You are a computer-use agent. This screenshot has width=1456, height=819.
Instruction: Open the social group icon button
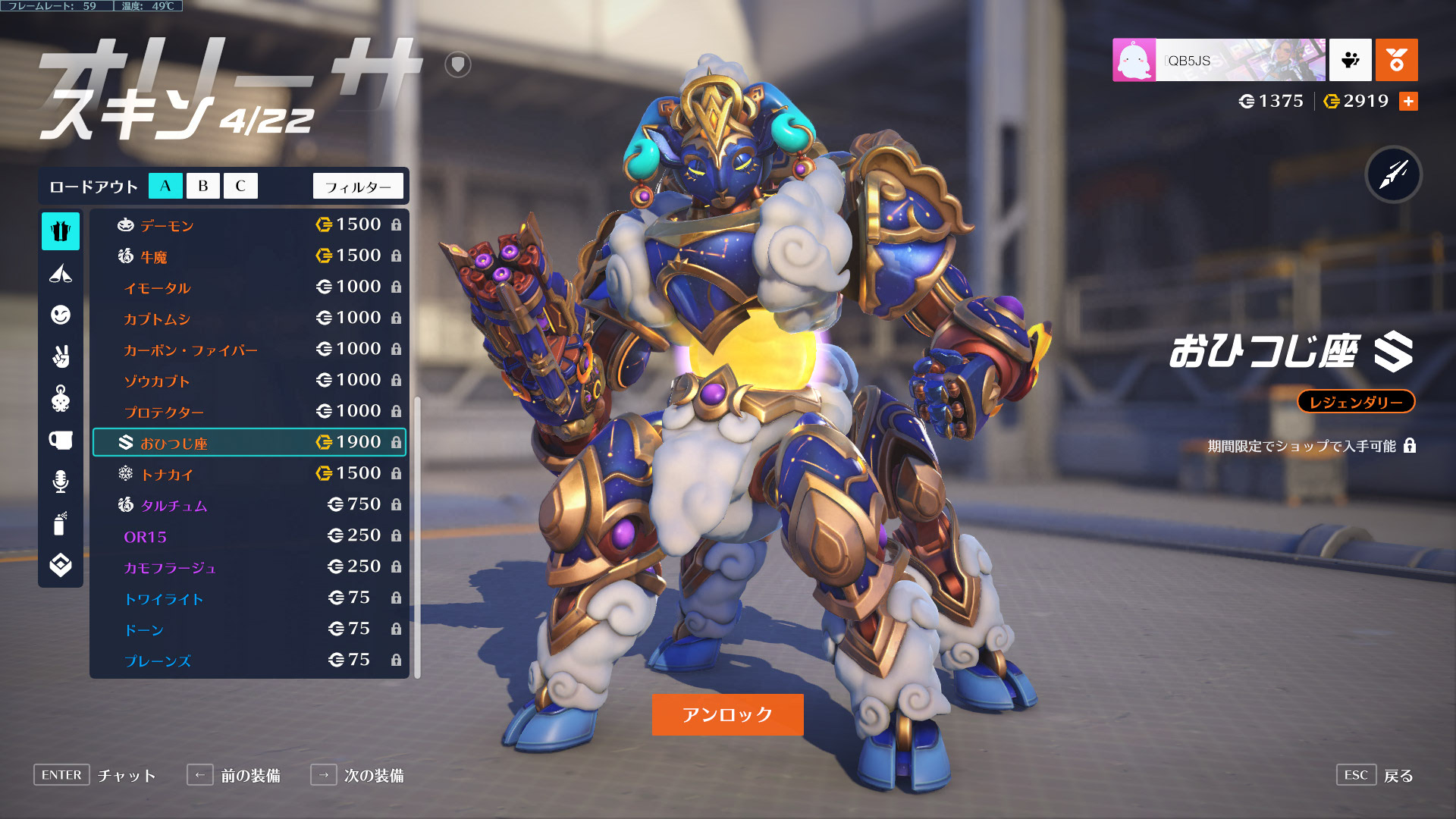(x=1350, y=60)
